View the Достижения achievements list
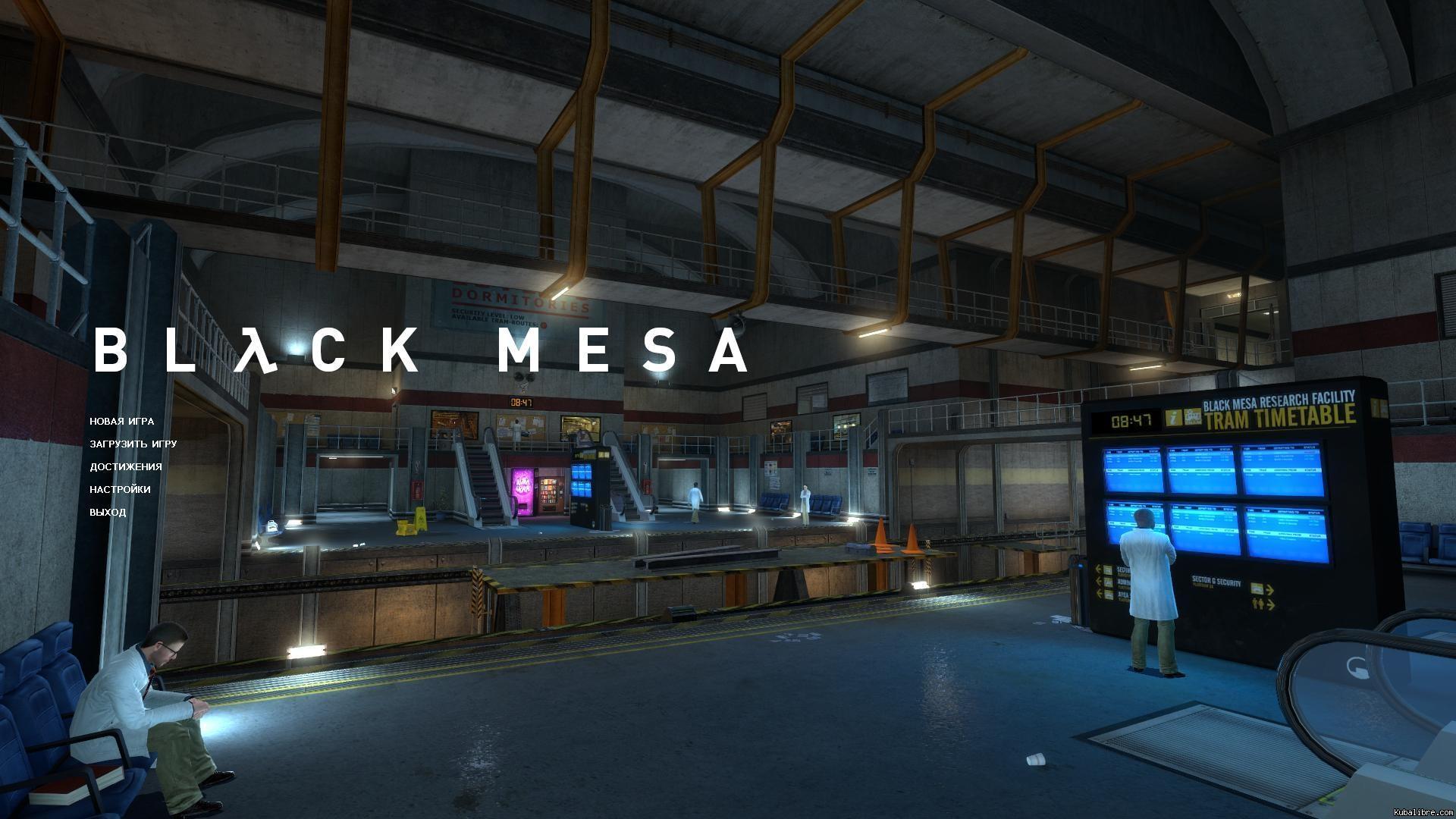 click(x=126, y=467)
